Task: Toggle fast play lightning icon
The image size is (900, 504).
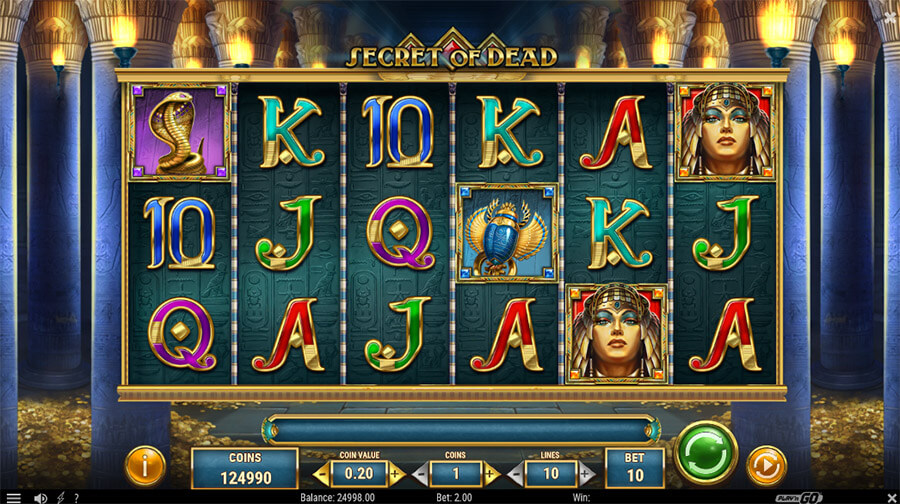Action: click(x=61, y=497)
